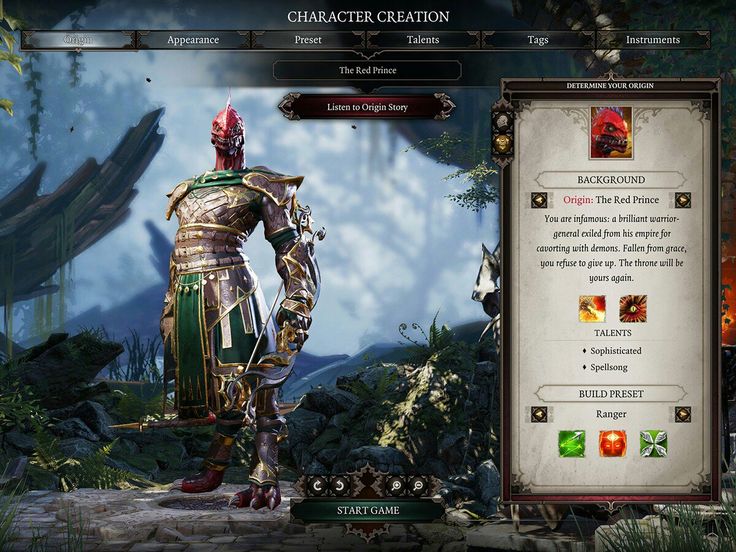Screen dimensions: 736x552
Task: Select the Tags tab
Action: (538, 40)
